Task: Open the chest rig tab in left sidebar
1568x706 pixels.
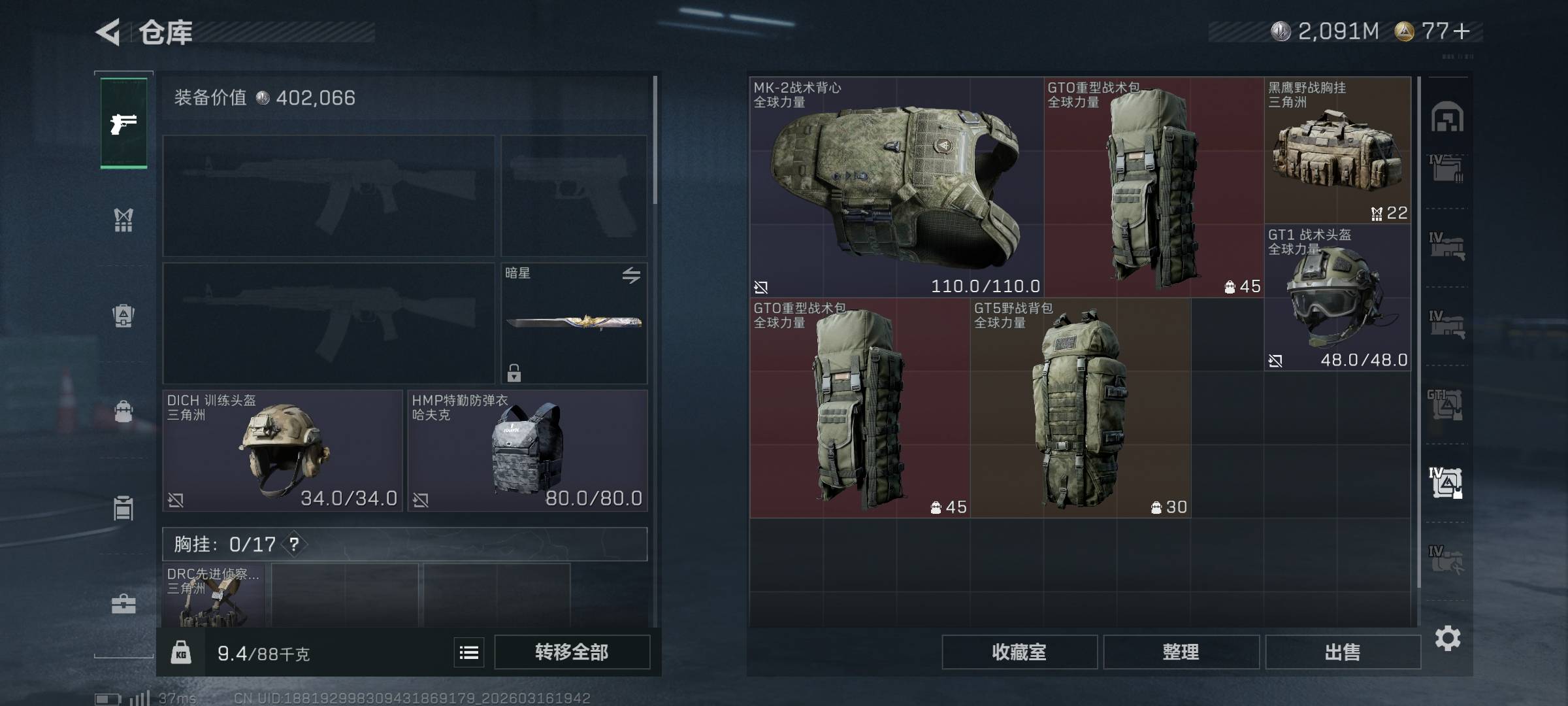Action: 123,220
